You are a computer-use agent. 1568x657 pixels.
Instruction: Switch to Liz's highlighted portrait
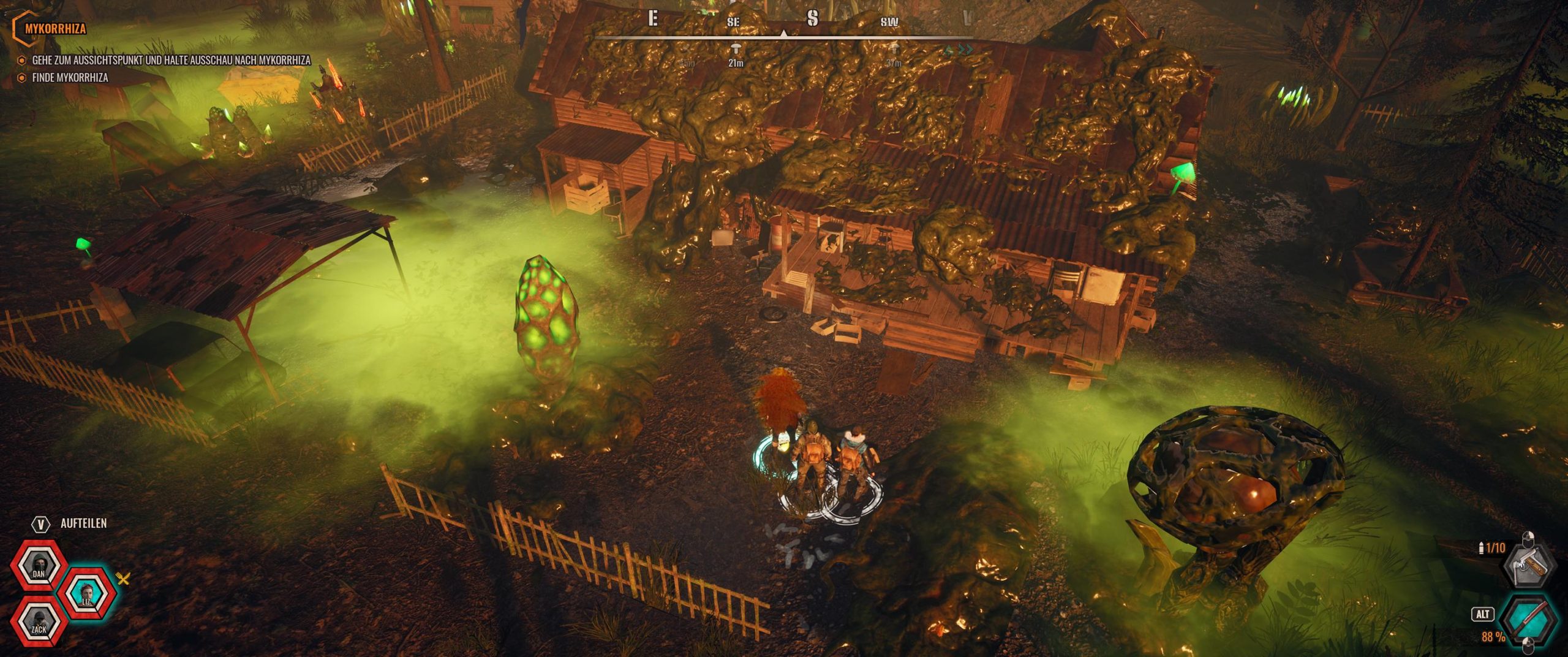coord(87,593)
